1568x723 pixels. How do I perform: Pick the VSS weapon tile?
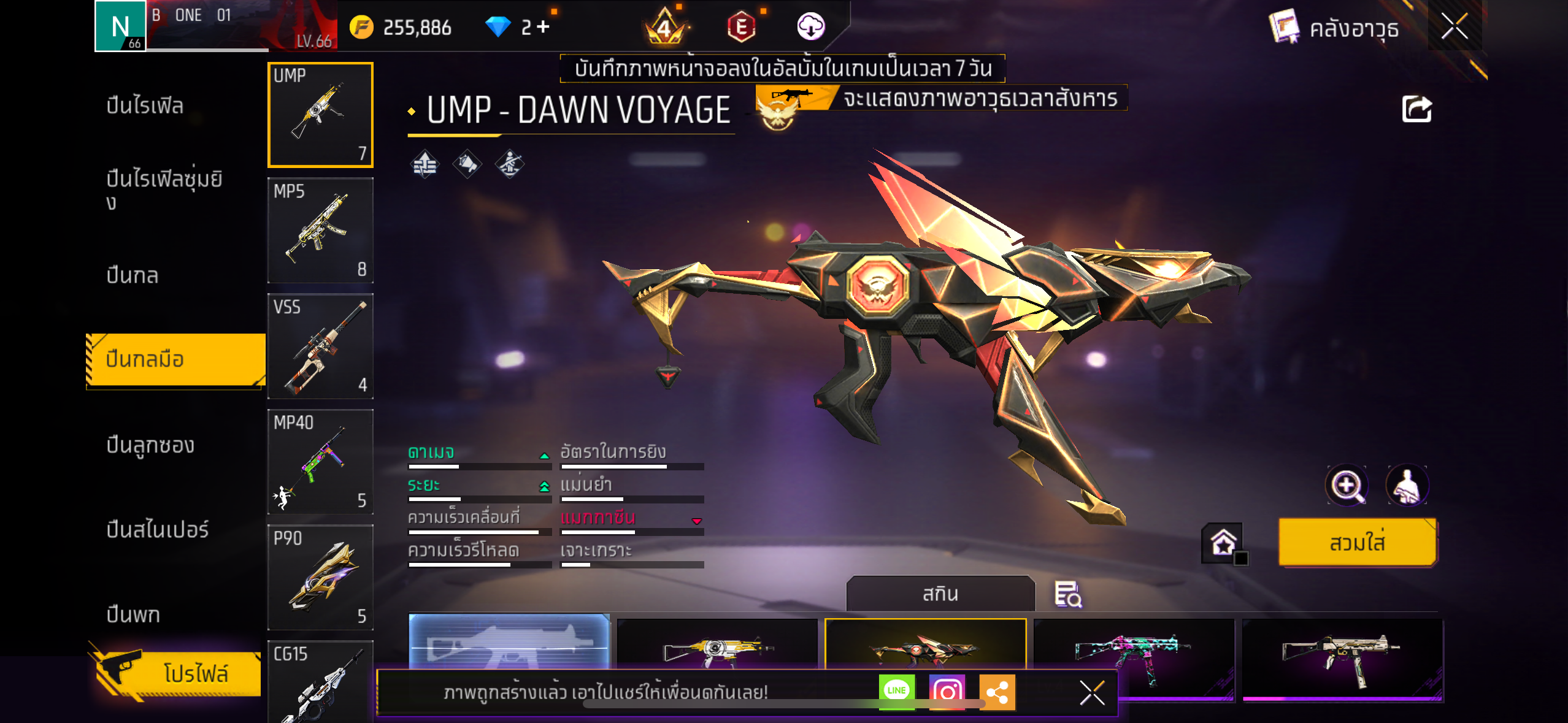[x=320, y=346]
